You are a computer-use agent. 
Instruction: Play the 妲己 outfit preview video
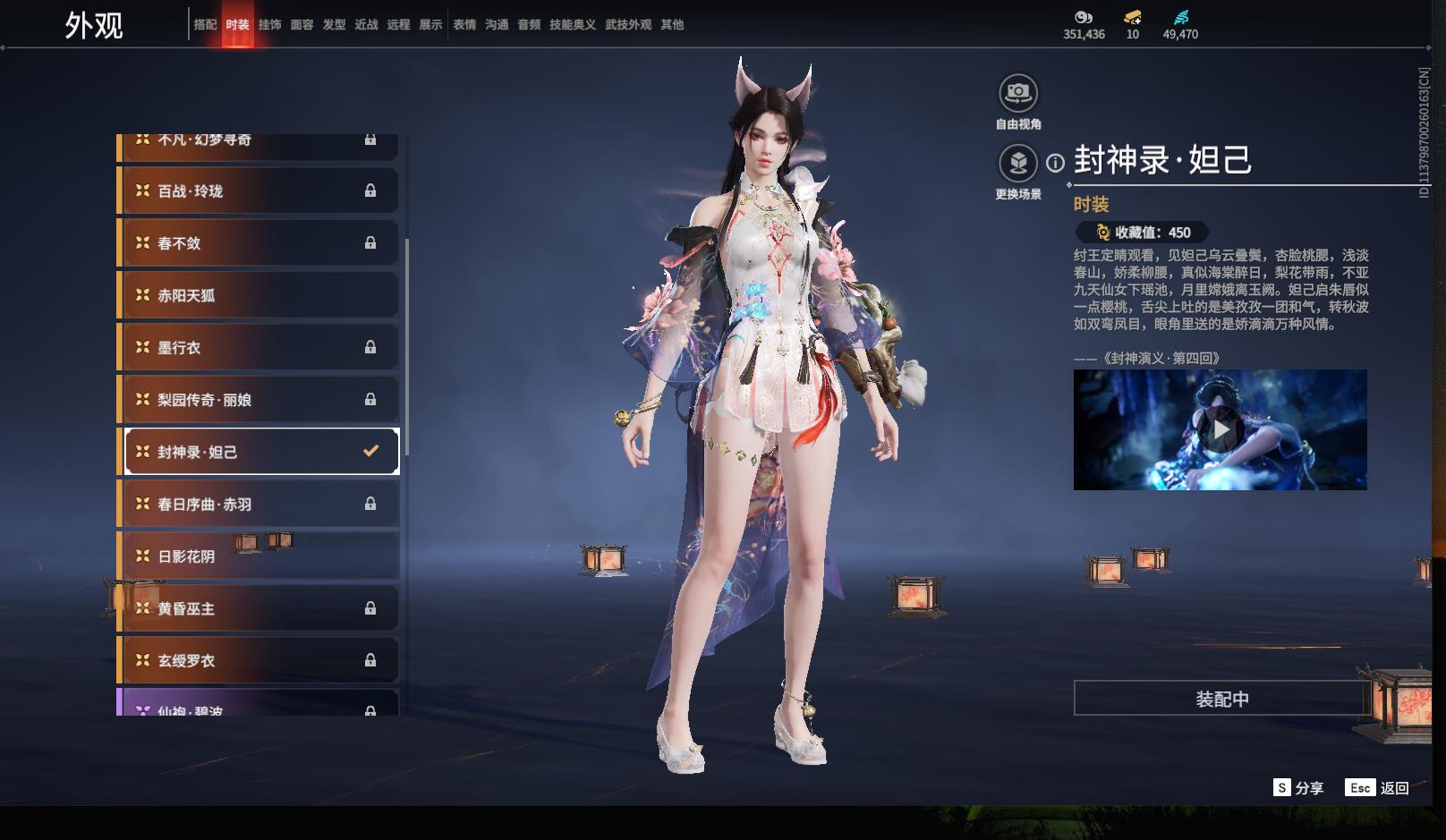tap(1221, 430)
